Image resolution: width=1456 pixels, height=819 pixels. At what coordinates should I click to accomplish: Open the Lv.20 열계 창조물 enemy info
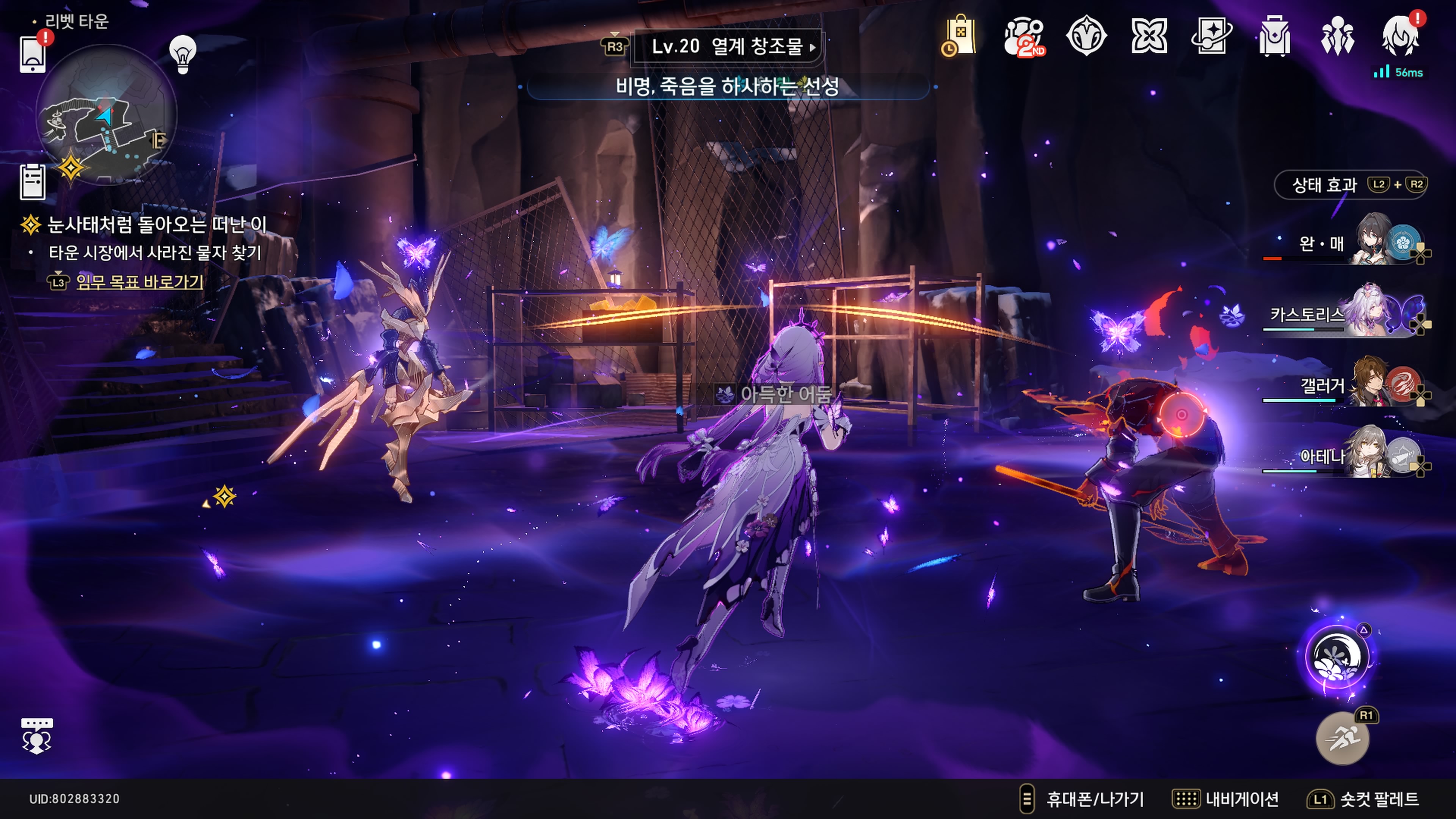pyautogui.click(x=728, y=46)
